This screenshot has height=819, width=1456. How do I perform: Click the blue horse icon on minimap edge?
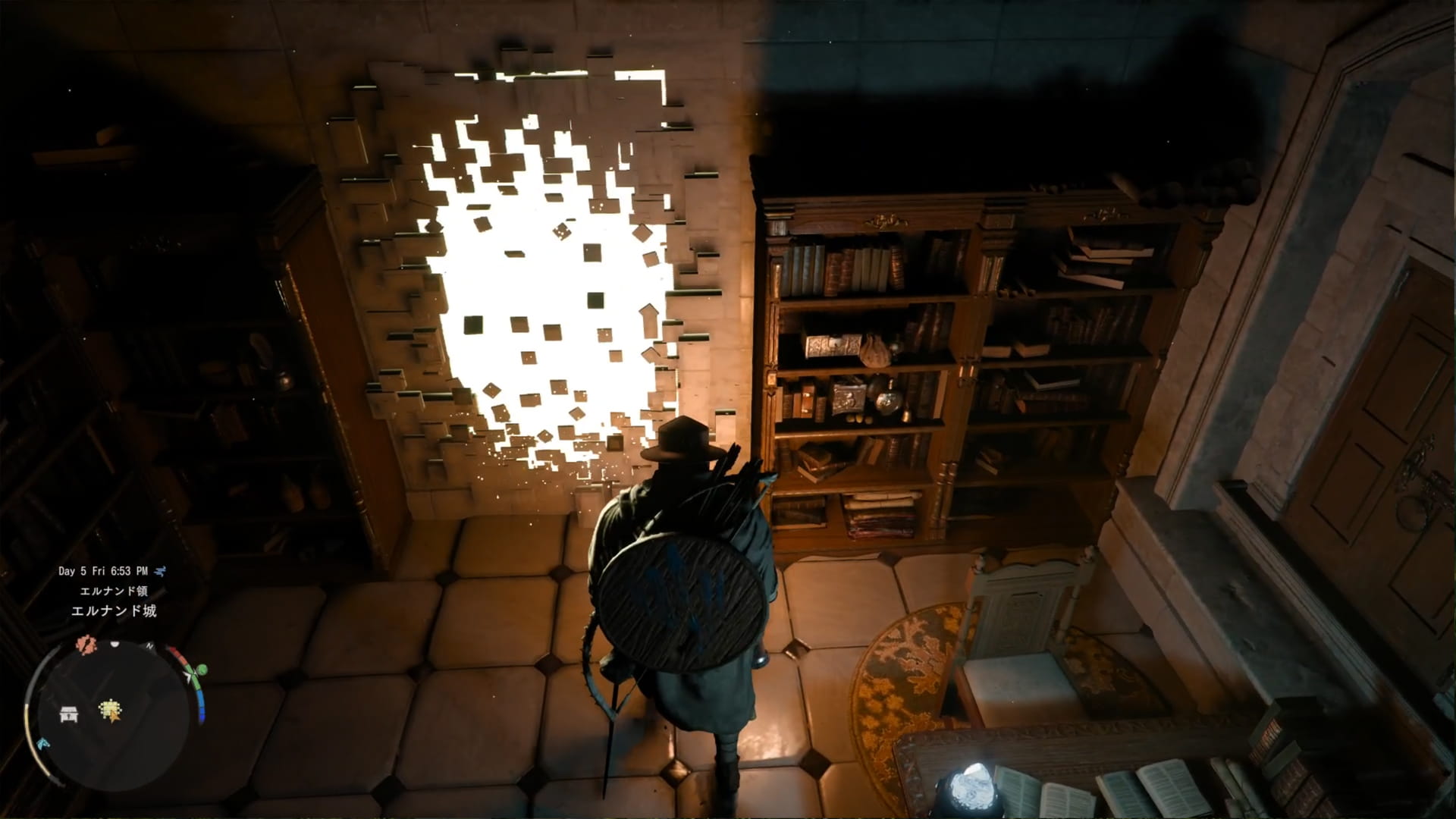[44, 744]
